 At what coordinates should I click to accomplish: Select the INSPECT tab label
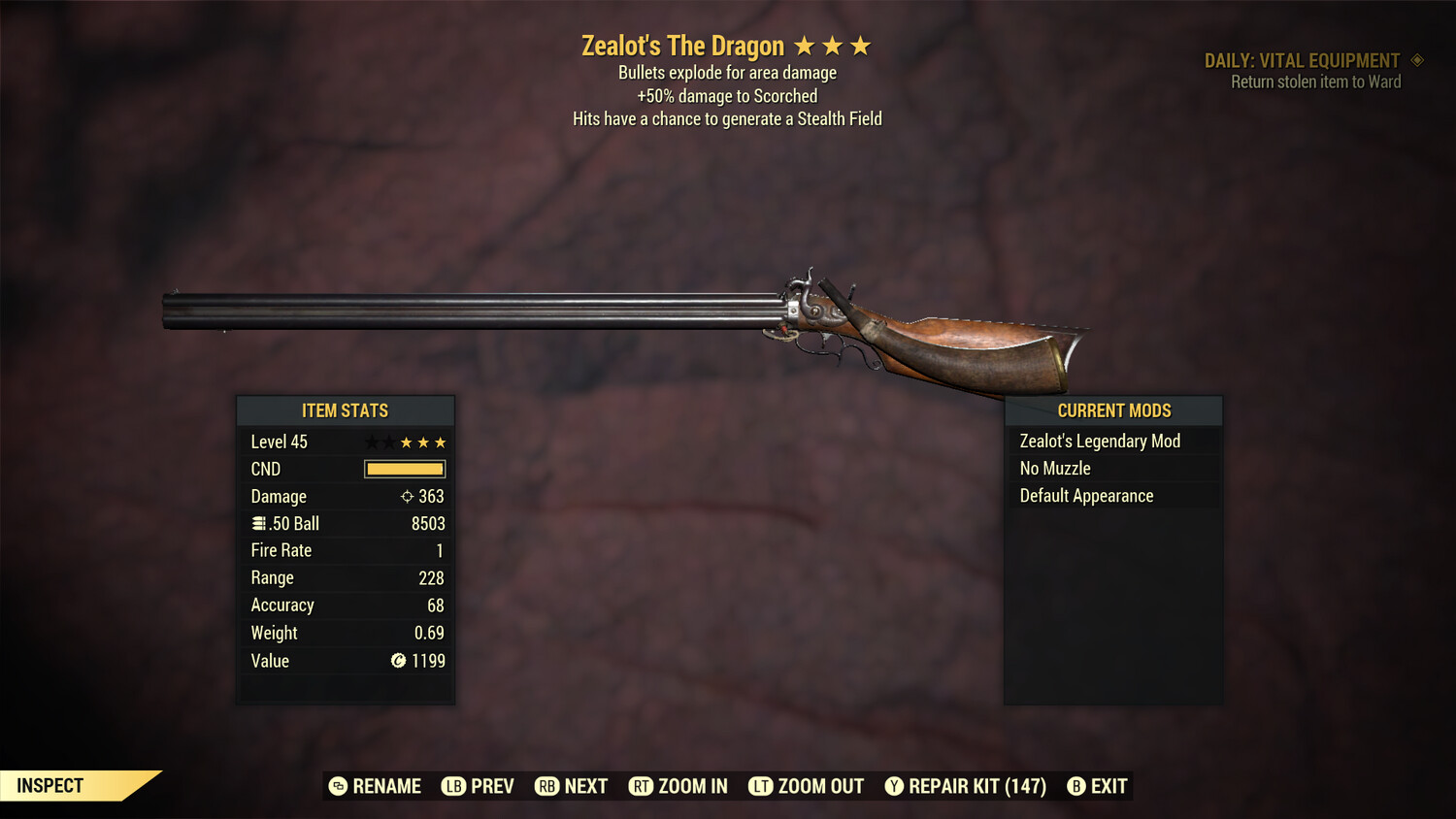pyautogui.click(x=49, y=785)
